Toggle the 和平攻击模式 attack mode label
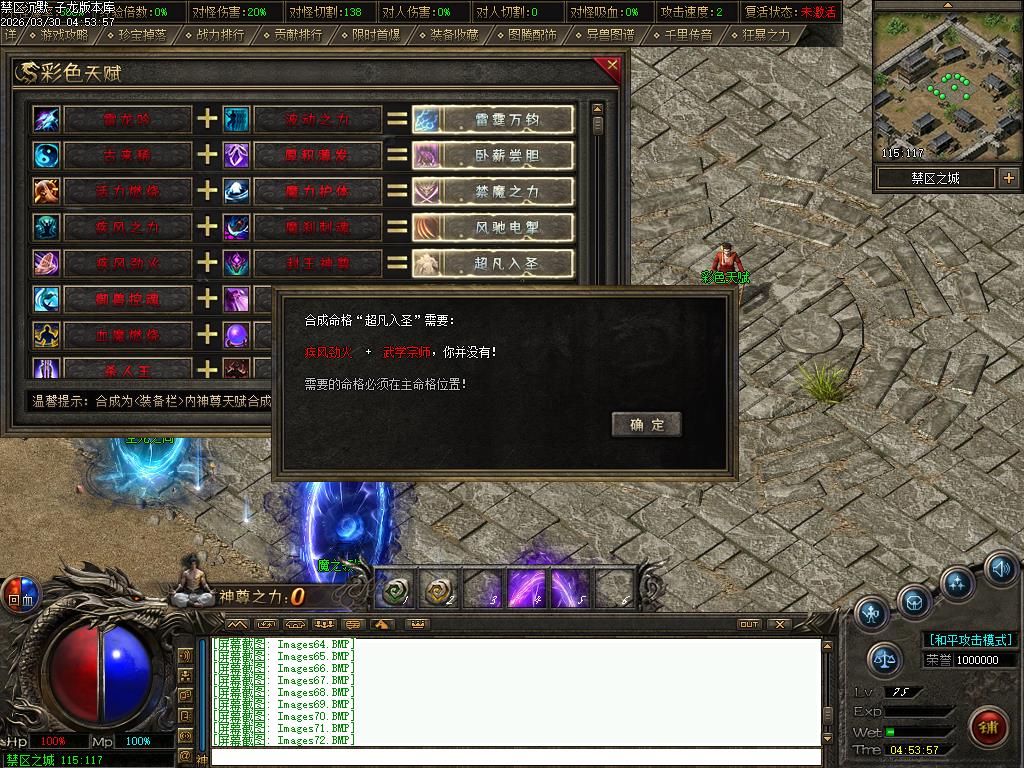 pyautogui.click(x=970, y=639)
